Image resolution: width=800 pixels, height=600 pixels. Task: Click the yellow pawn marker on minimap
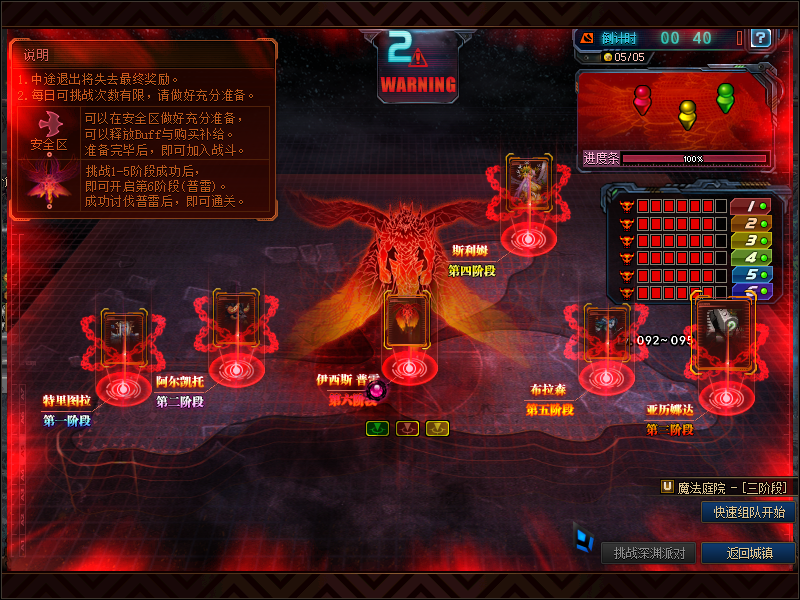pos(687,112)
